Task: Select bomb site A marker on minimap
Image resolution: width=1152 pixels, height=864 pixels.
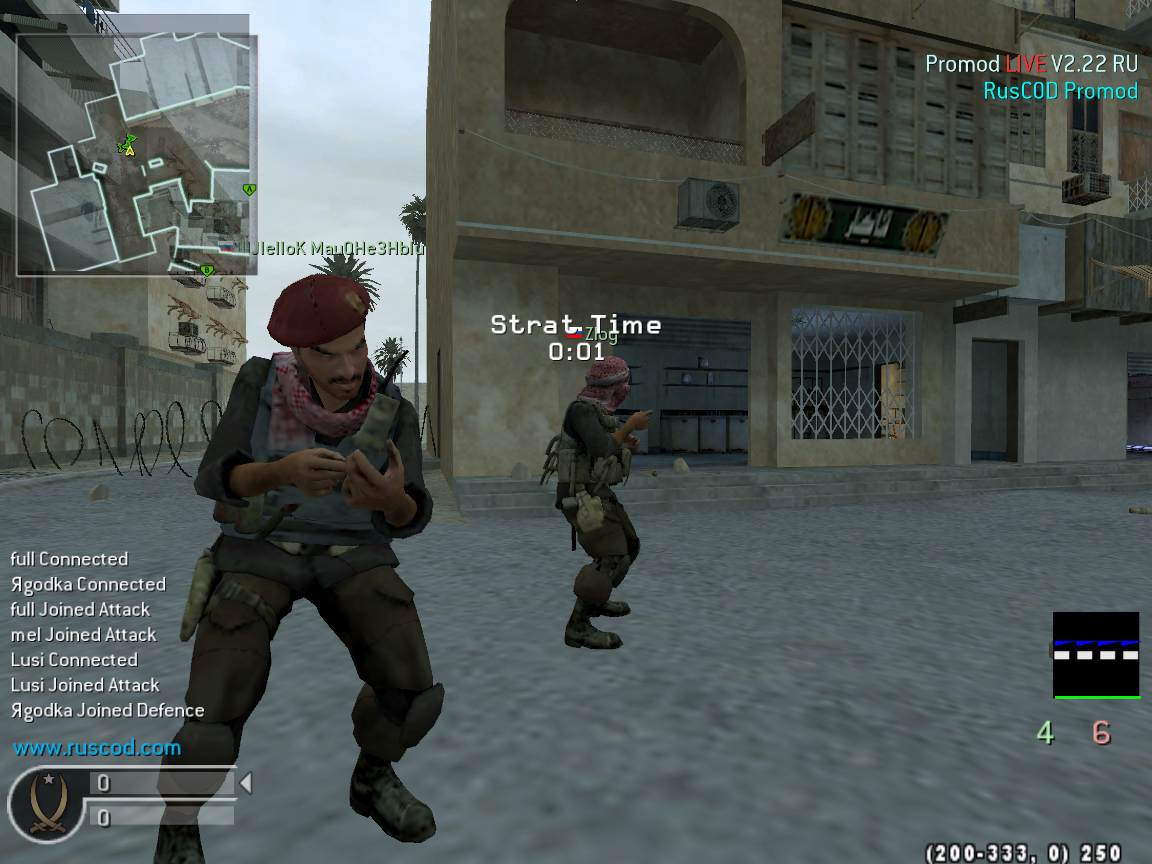Action: [x=249, y=189]
